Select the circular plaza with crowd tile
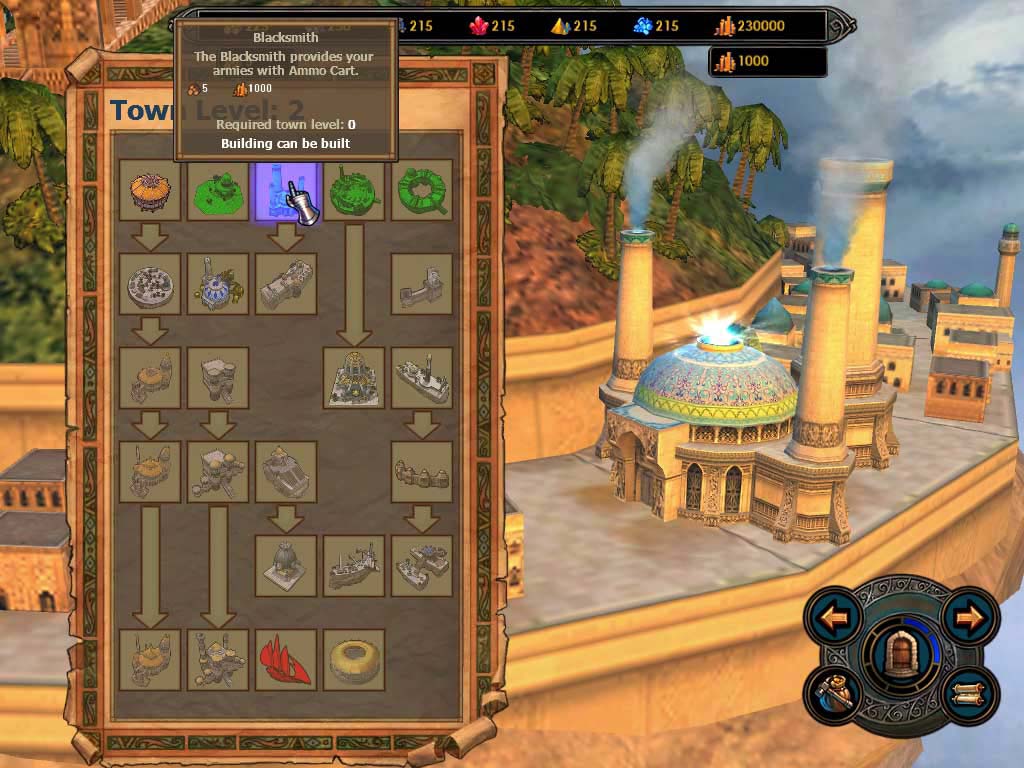Image resolution: width=1024 pixels, height=768 pixels. (x=150, y=284)
